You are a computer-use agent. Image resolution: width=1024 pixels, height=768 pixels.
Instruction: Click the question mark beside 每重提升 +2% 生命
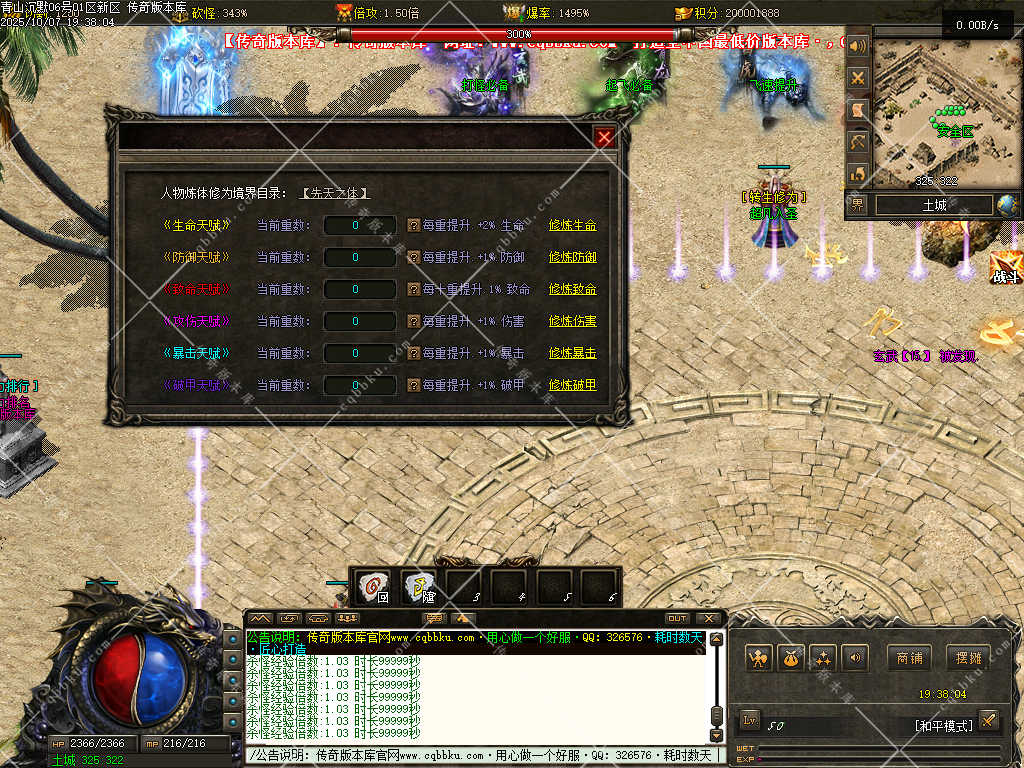tap(413, 225)
